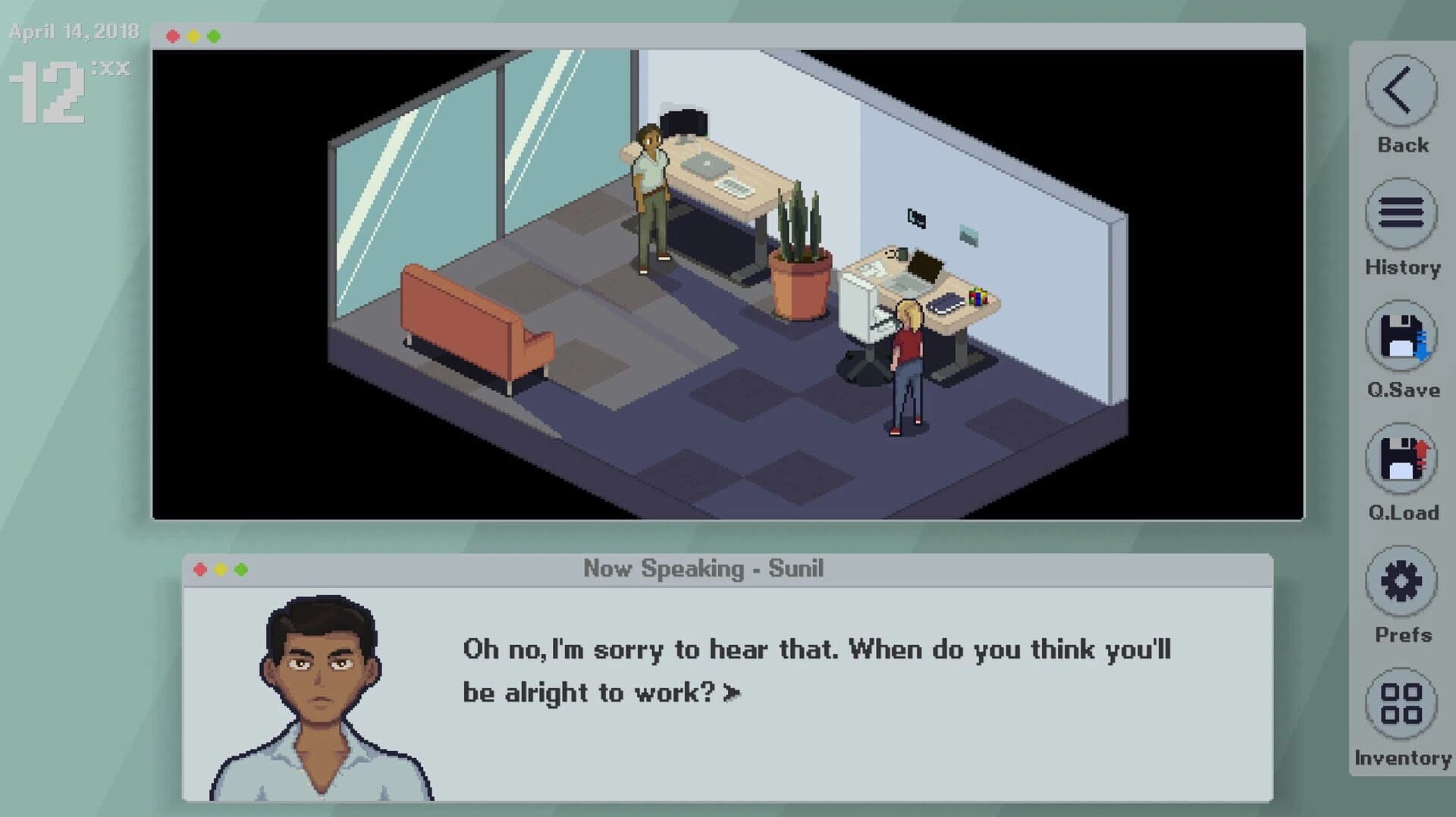Screen dimensions: 1456x817
Task: Click the scene window title bar
Action: [682, 34]
